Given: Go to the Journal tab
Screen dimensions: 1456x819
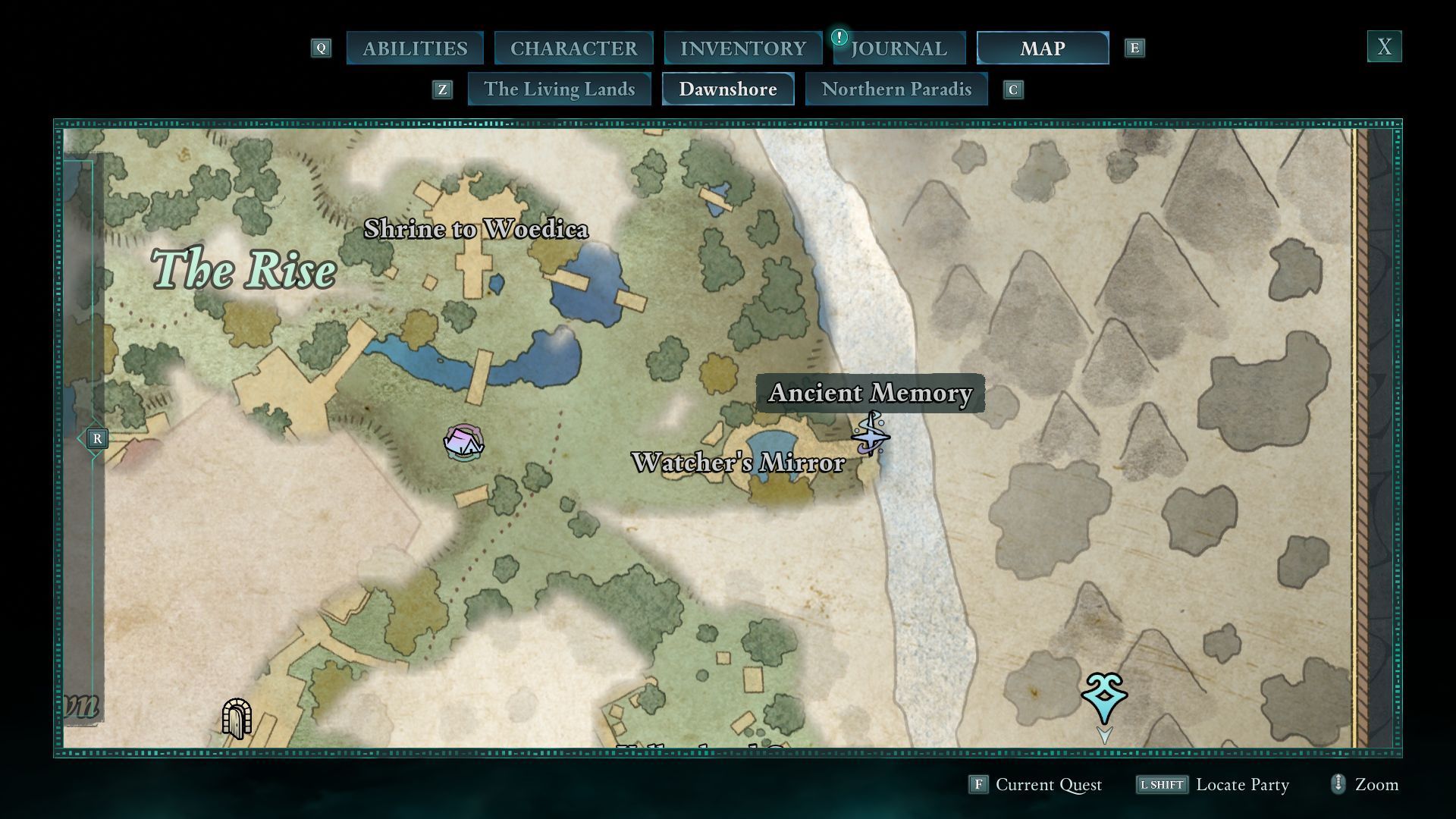Looking at the screenshot, I should (899, 49).
